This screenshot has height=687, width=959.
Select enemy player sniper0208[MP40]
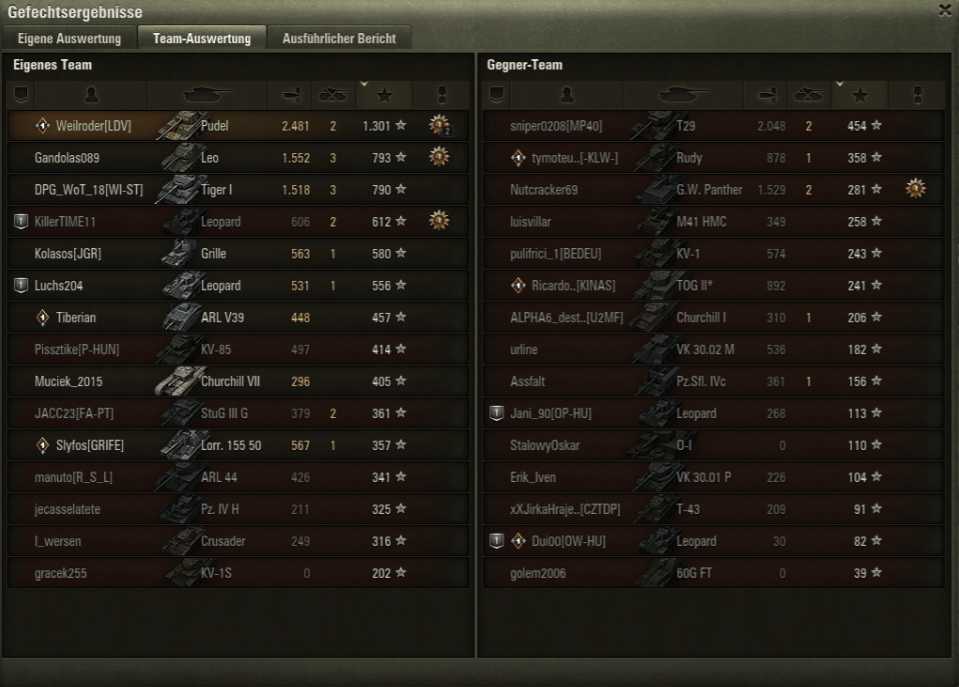(x=713, y=126)
